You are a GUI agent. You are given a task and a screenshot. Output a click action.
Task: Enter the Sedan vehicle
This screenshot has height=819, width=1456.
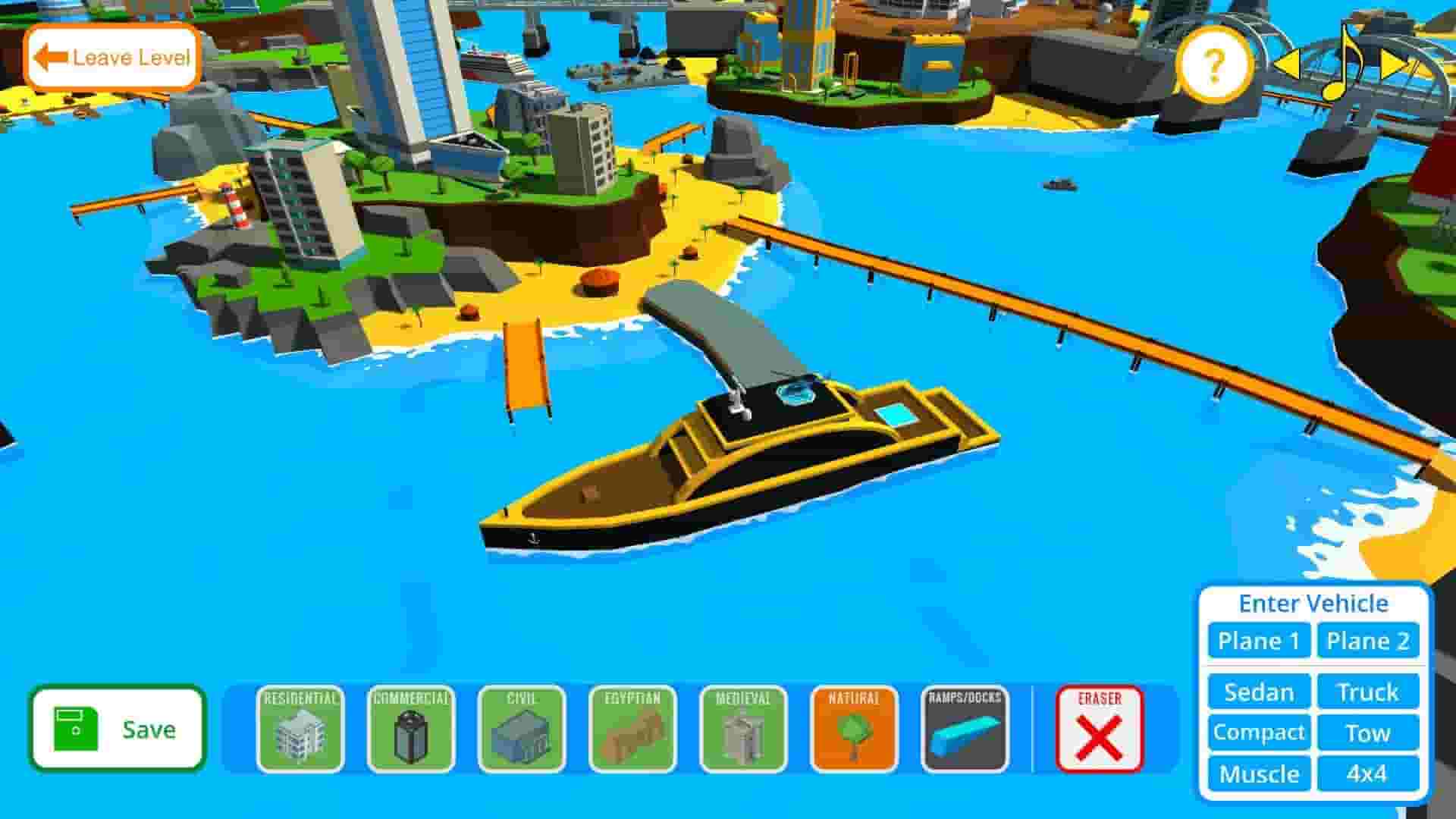1258,692
